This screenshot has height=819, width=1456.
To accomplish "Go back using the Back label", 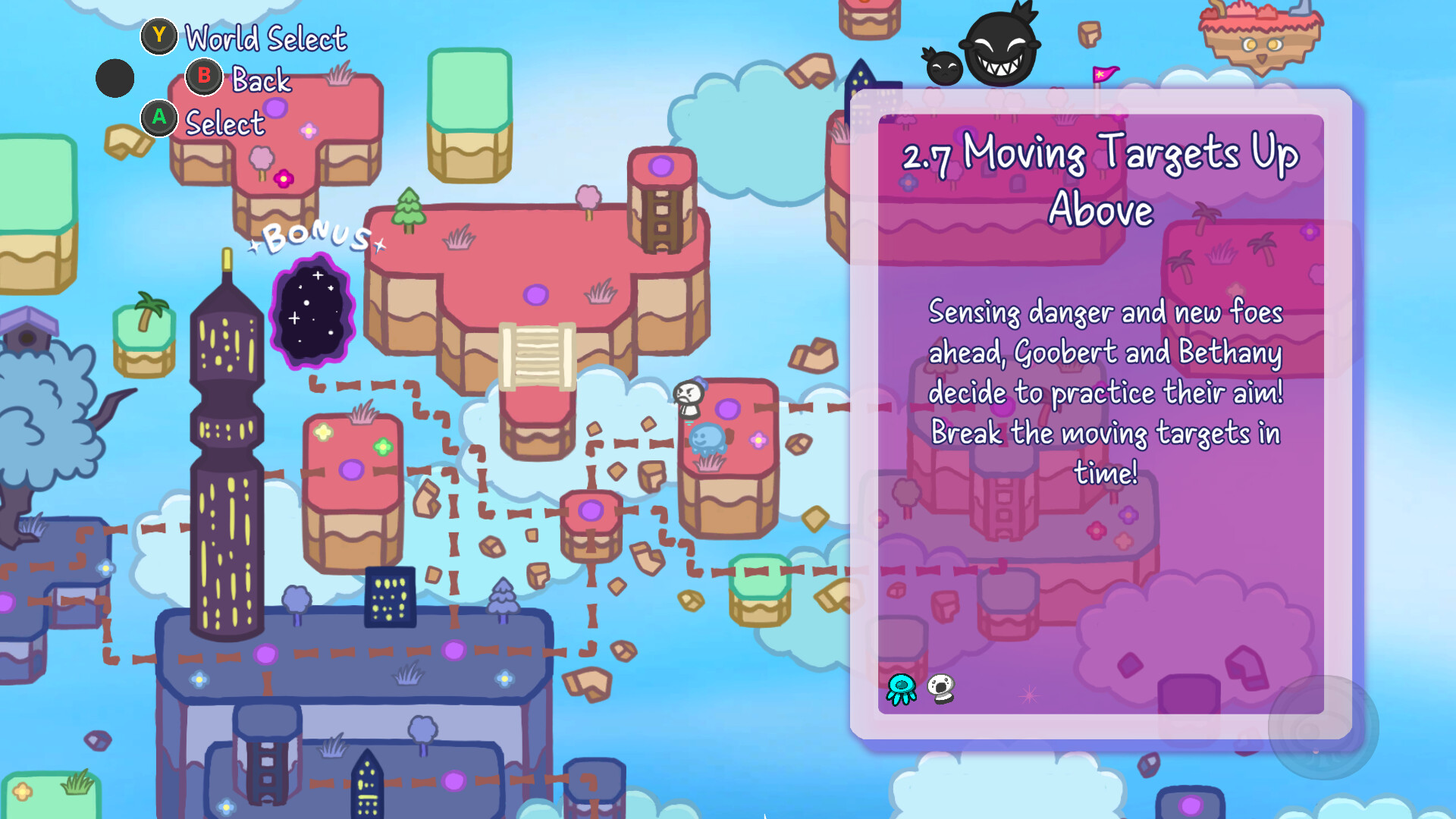I will [x=261, y=80].
